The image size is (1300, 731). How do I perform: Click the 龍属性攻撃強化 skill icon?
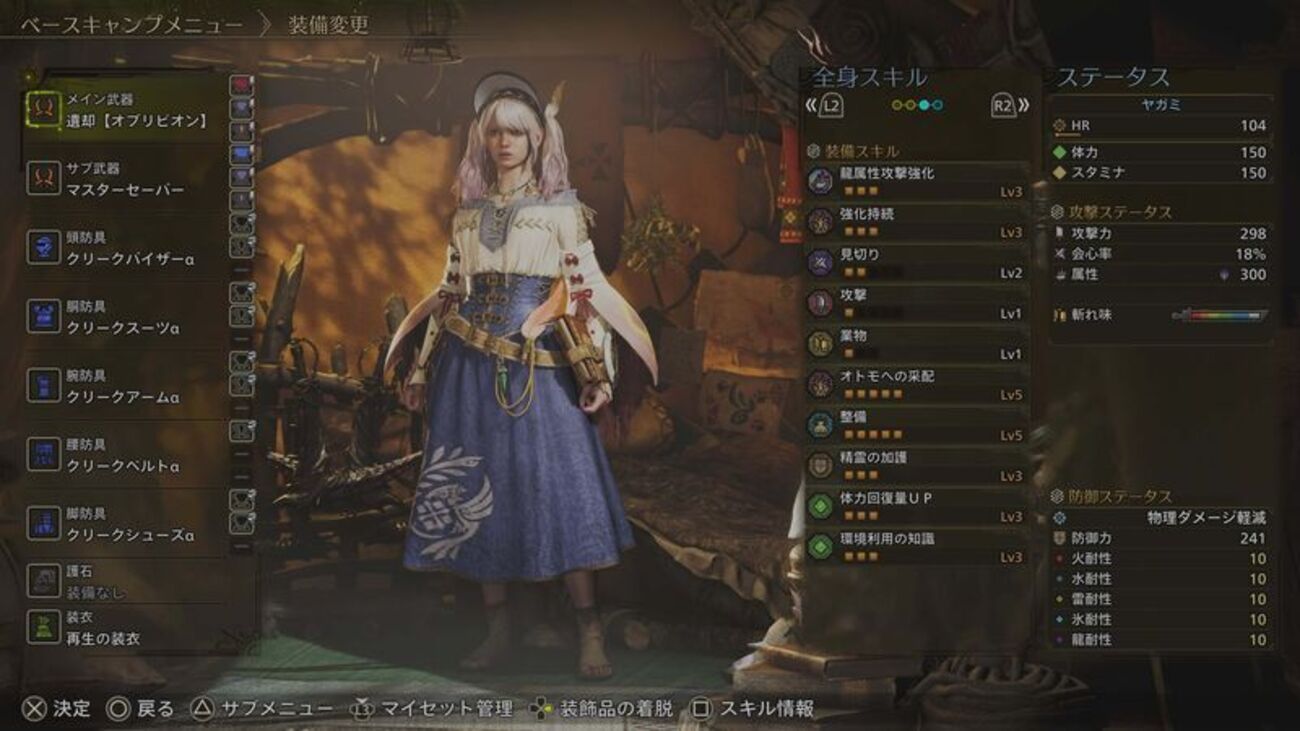[819, 178]
